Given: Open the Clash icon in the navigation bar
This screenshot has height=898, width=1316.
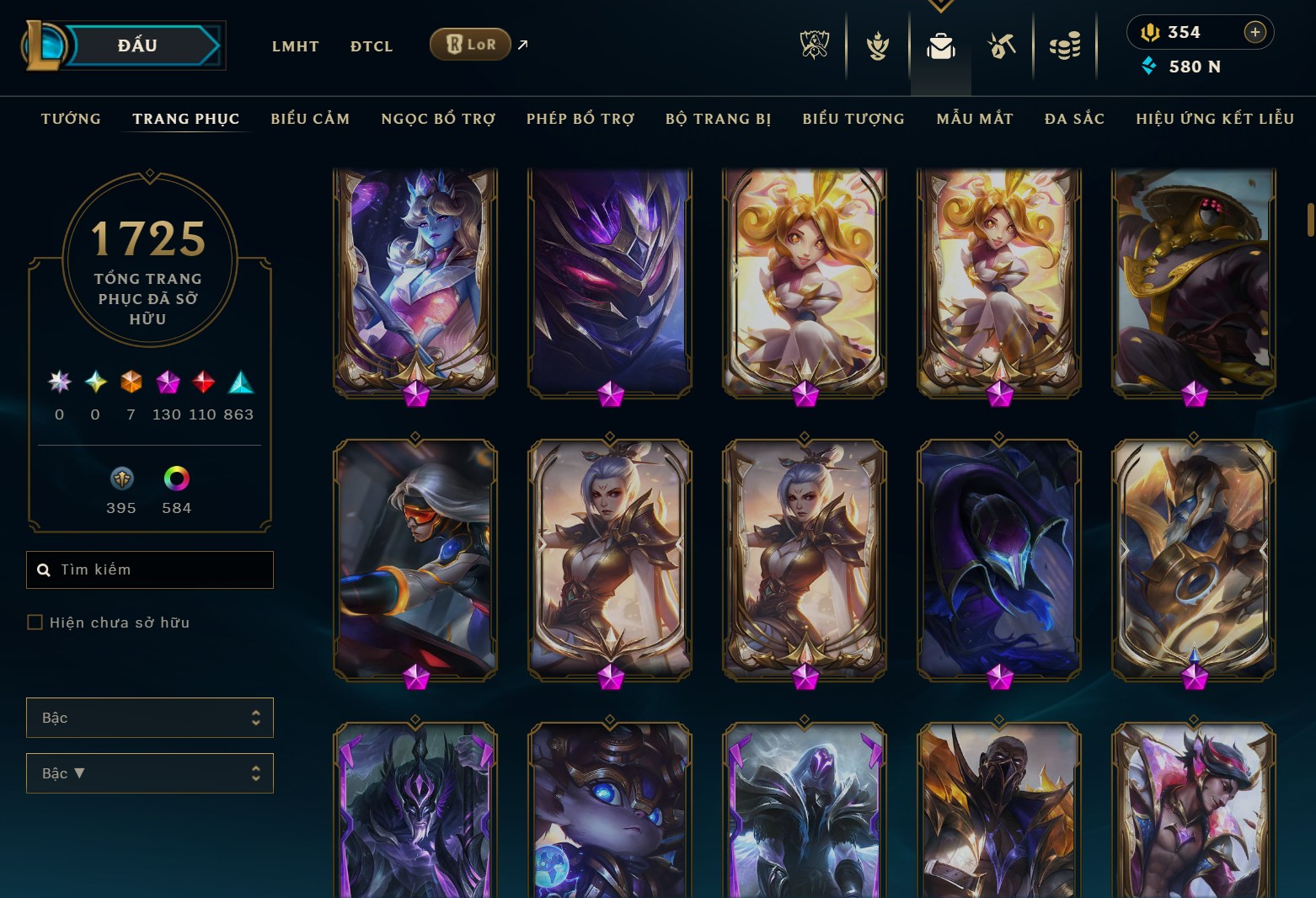Looking at the screenshot, I should tap(877, 46).
